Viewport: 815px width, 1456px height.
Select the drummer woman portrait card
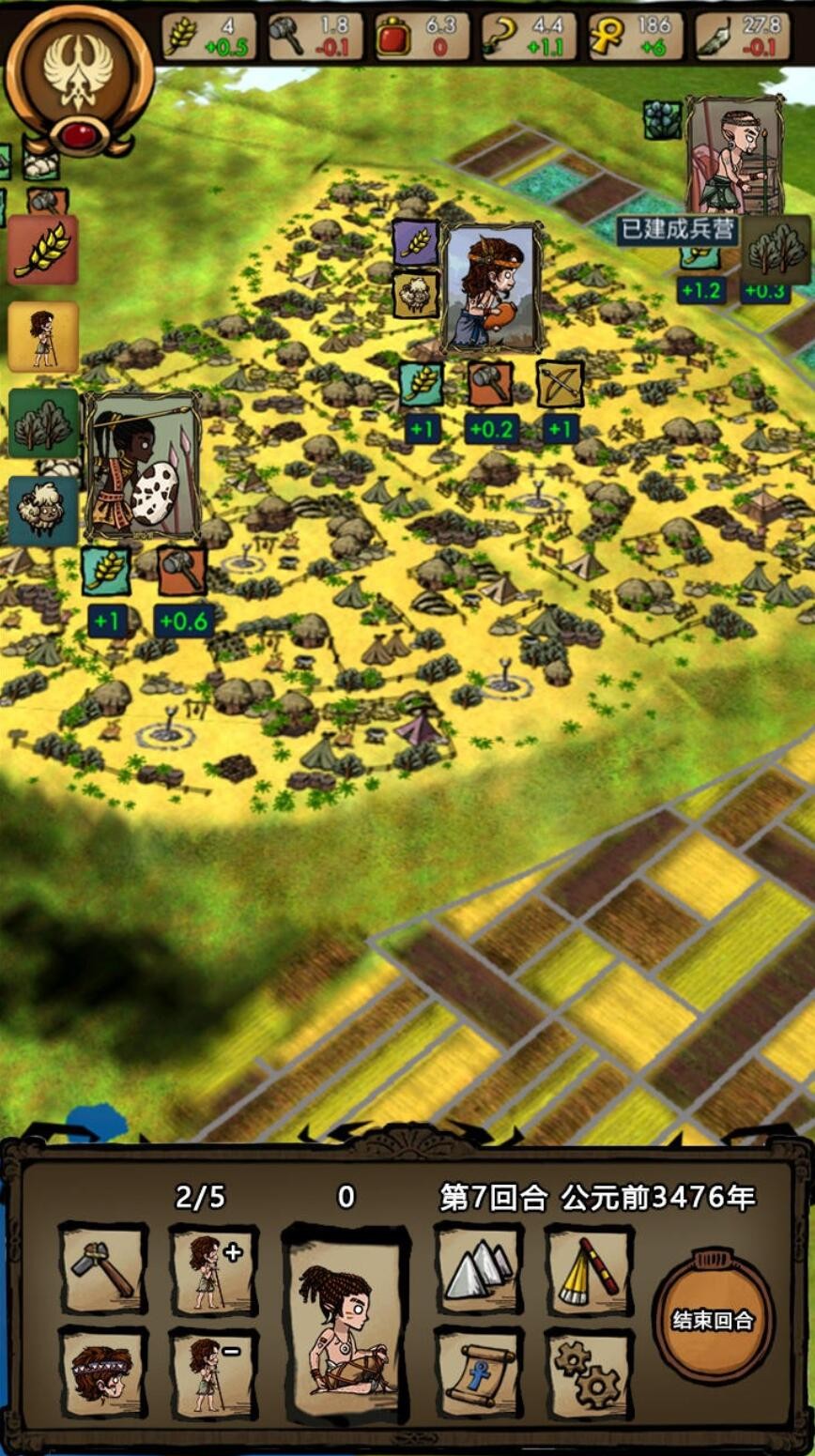click(492, 288)
